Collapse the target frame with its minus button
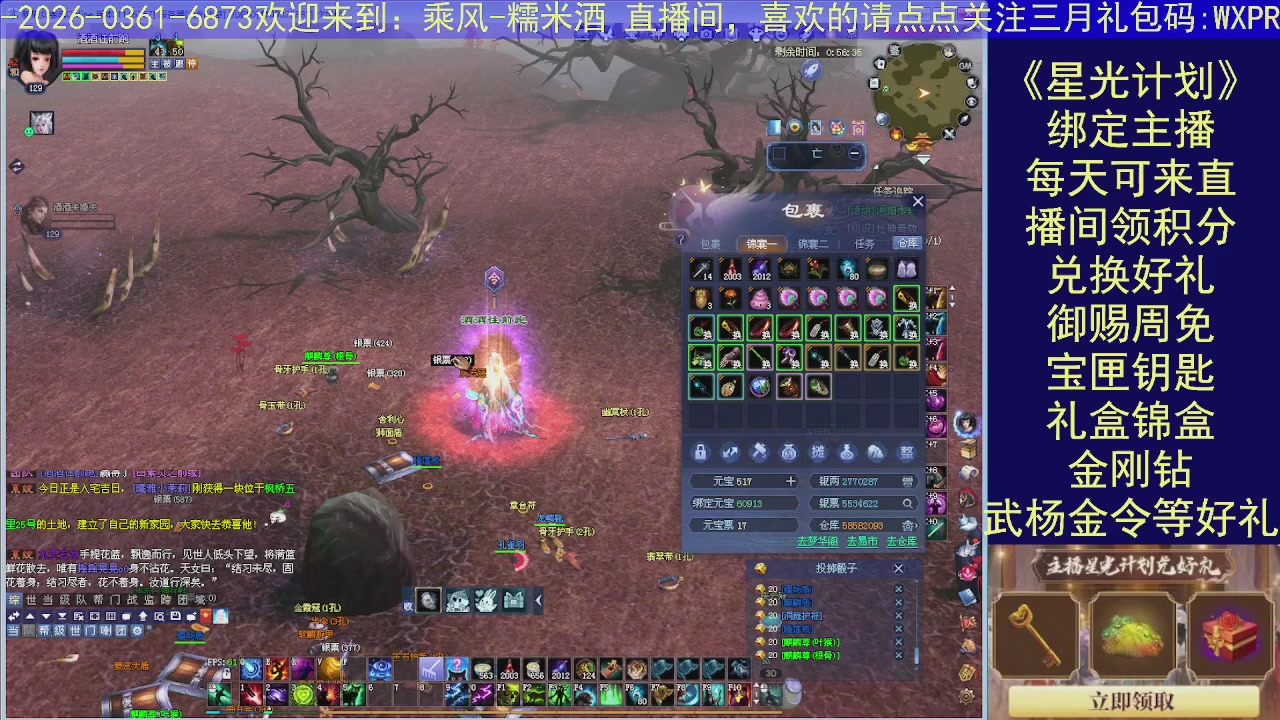 854,153
